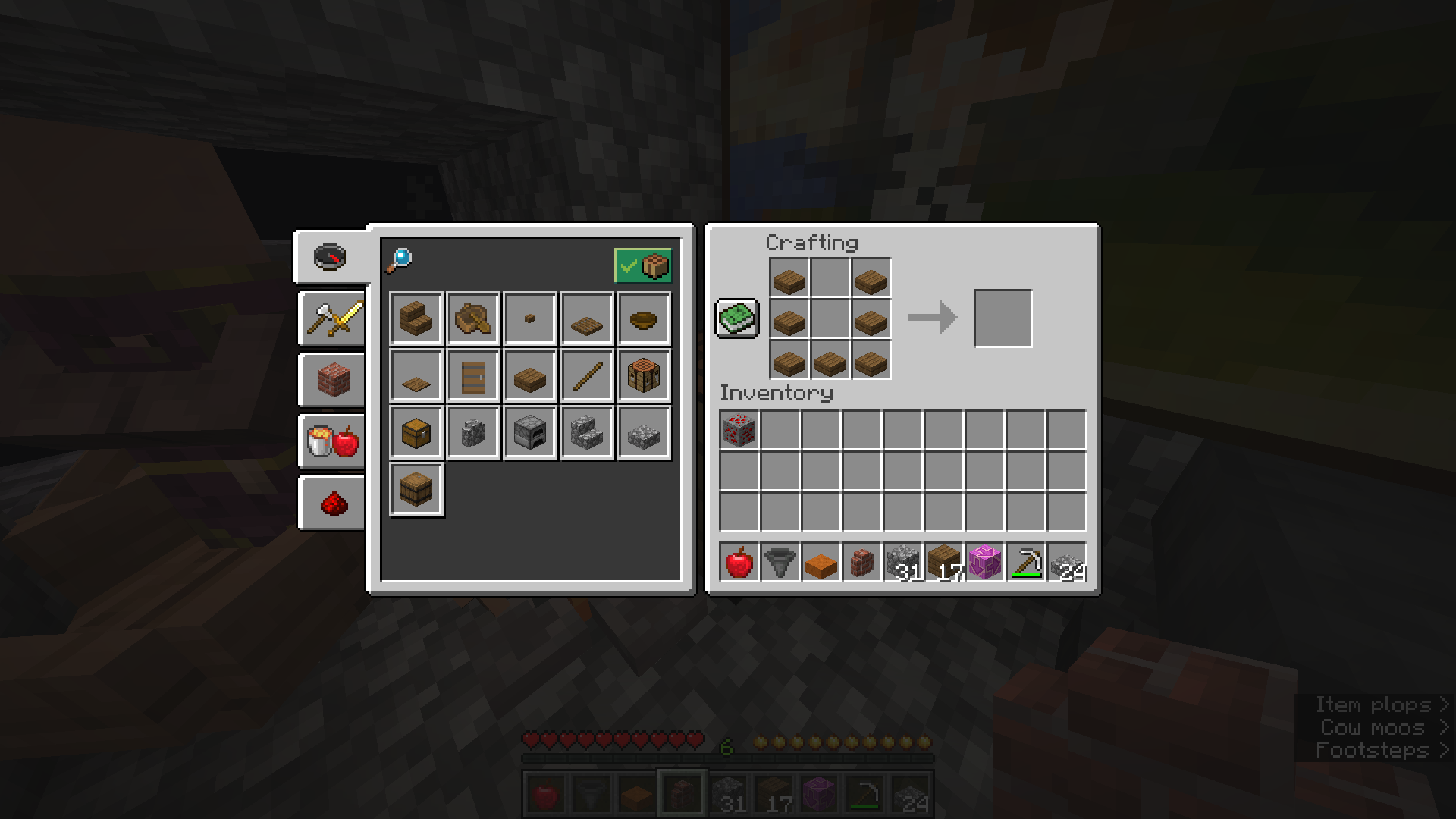Select the wooden door recipe

(473, 376)
